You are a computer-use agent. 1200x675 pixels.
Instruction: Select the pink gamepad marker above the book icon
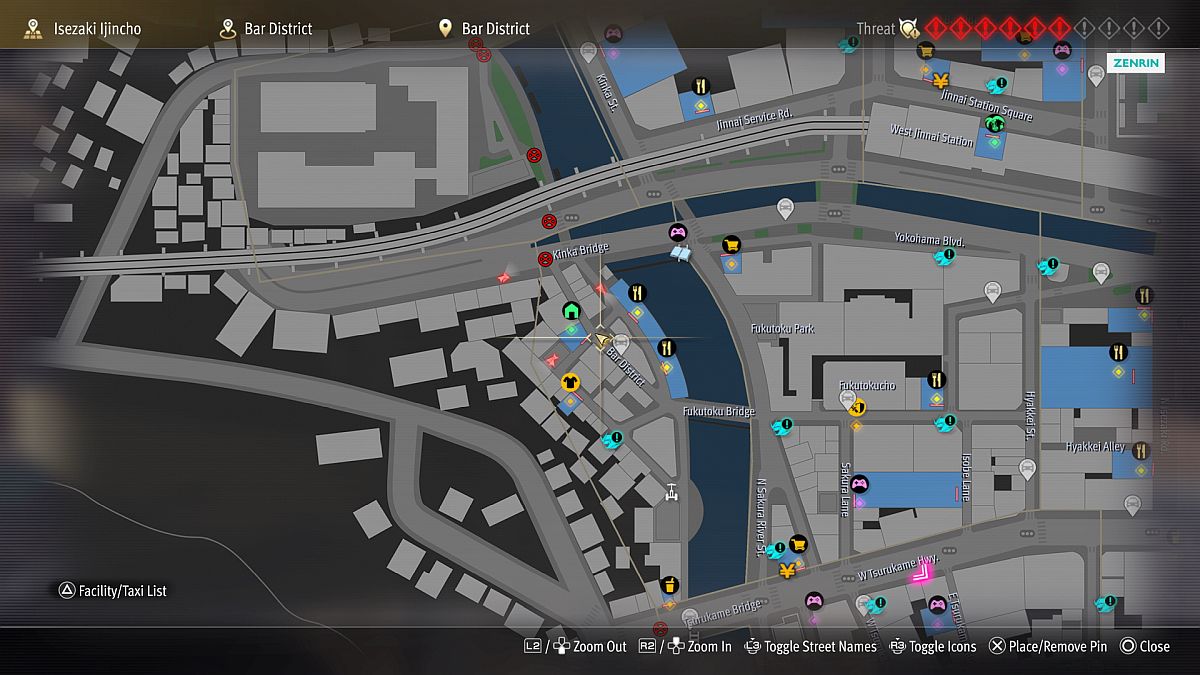[677, 233]
